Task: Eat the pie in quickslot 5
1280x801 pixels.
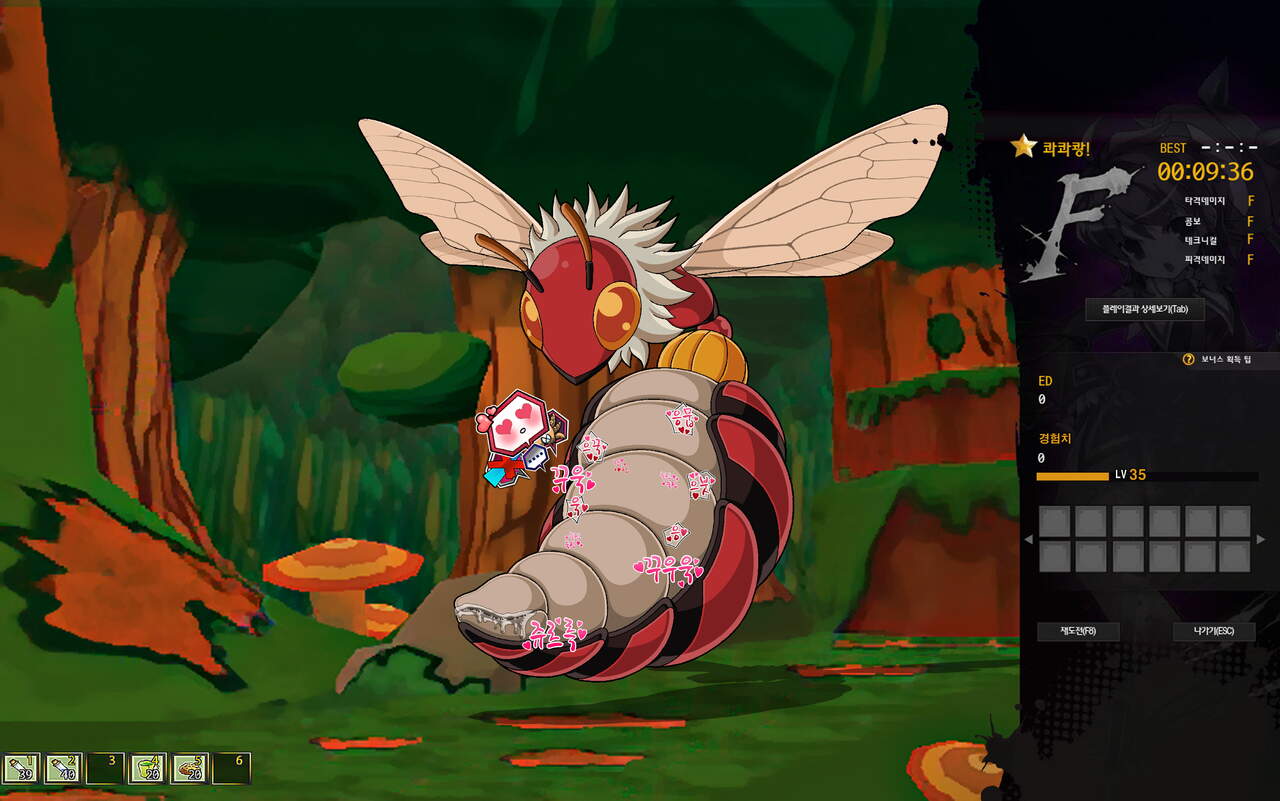Action: tap(190, 768)
